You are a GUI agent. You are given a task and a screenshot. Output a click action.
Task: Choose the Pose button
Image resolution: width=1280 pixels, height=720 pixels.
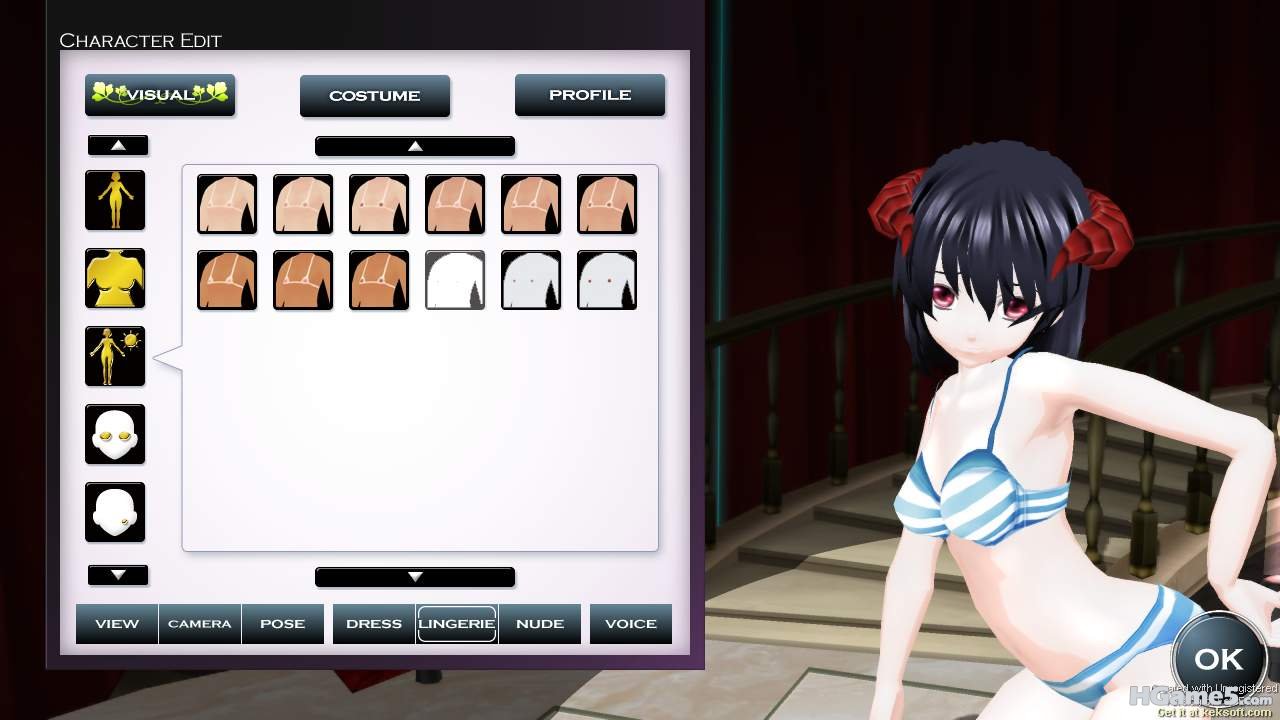tap(283, 623)
